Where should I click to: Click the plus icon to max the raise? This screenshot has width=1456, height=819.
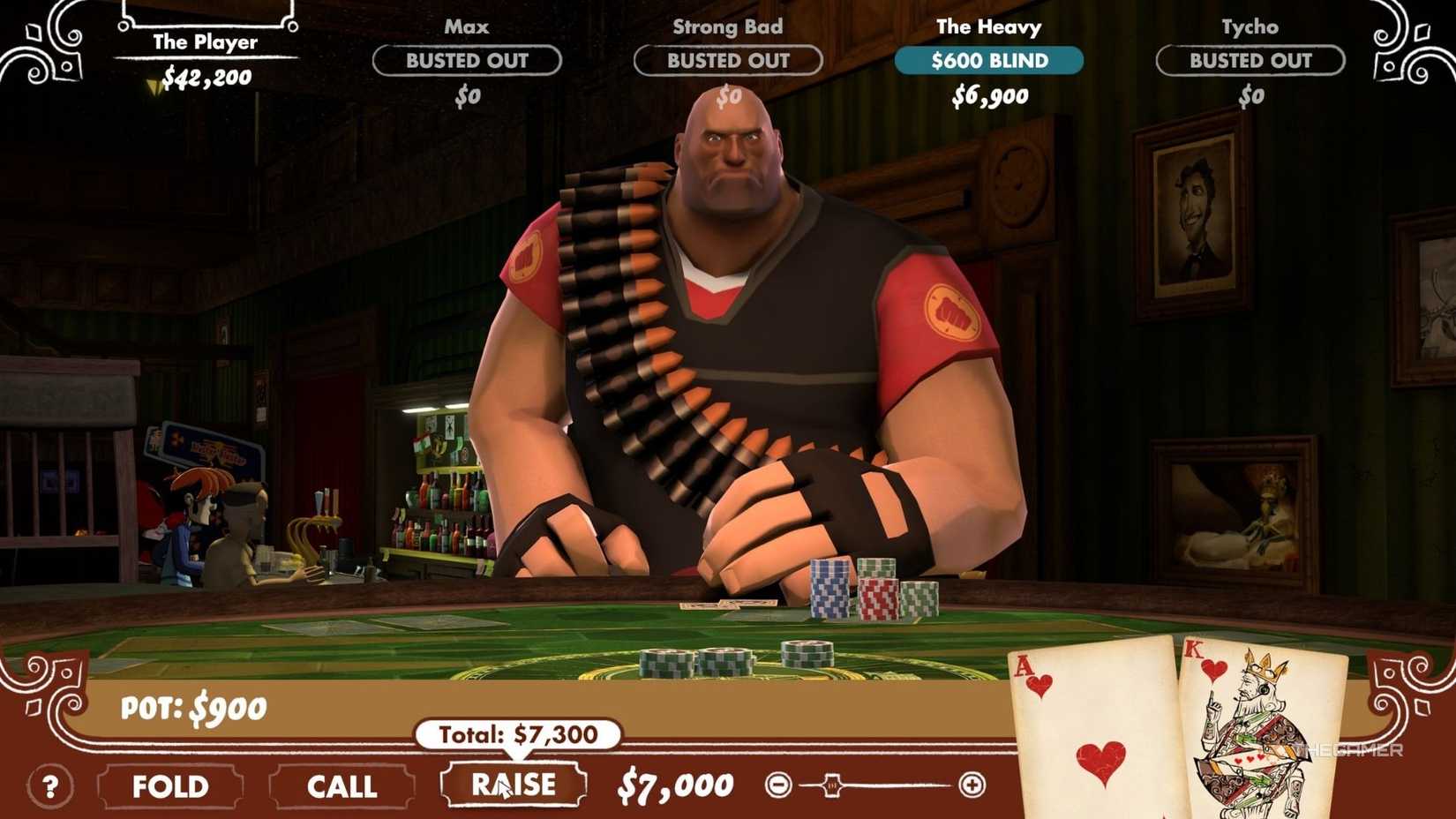[x=972, y=782]
